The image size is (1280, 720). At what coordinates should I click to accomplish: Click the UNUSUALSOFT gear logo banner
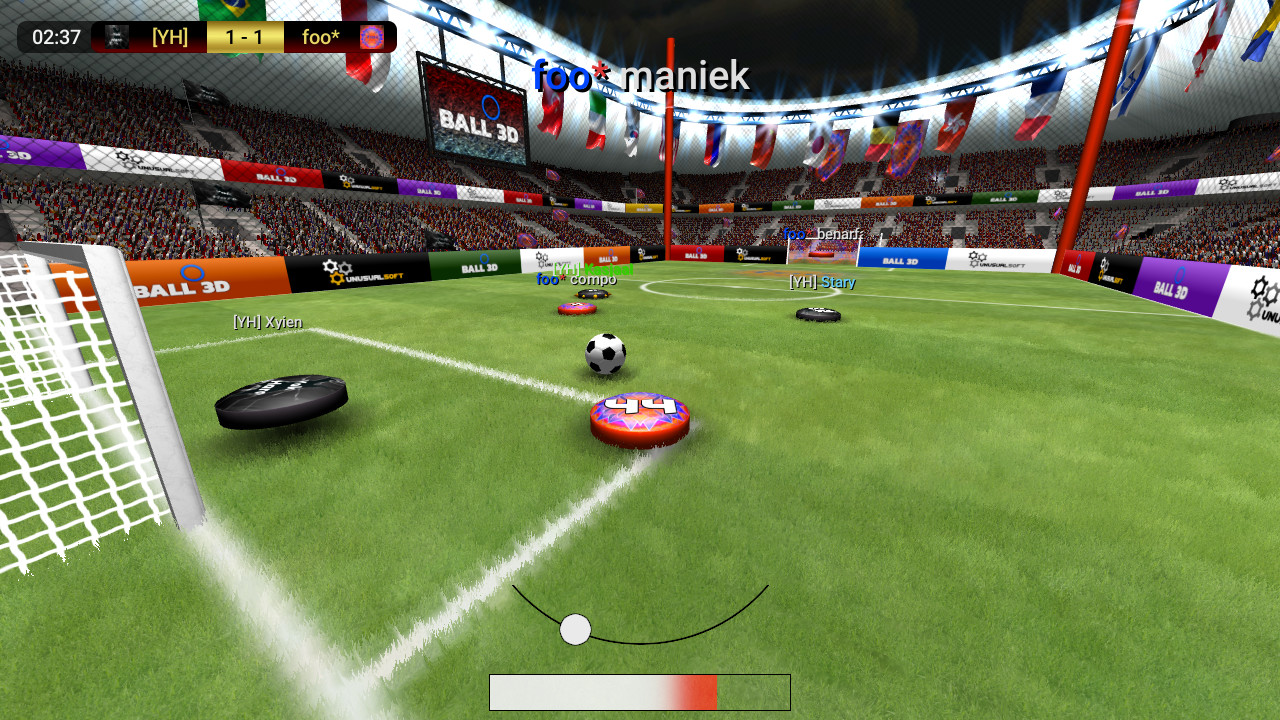(x=365, y=271)
